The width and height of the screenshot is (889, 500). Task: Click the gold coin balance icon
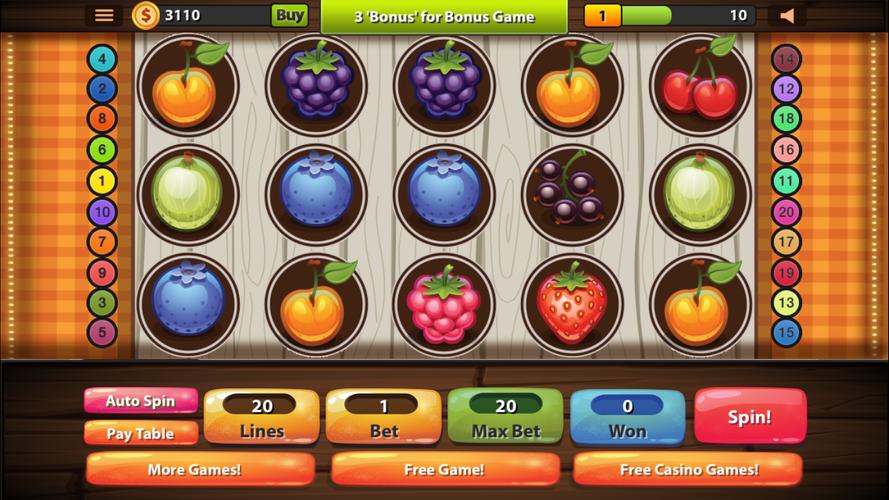(x=146, y=15)
